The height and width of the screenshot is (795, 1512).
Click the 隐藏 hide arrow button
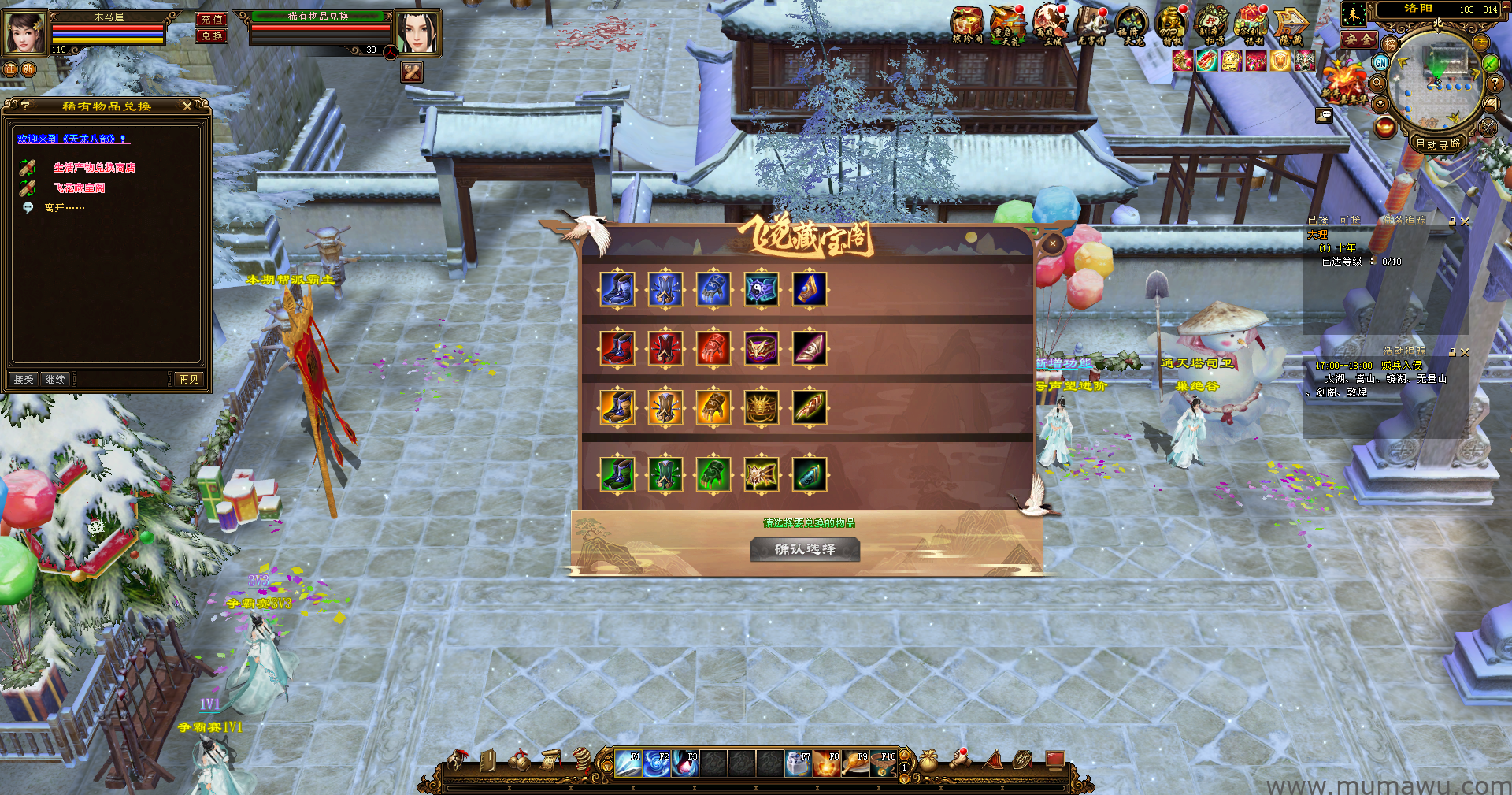[1291, 24]
